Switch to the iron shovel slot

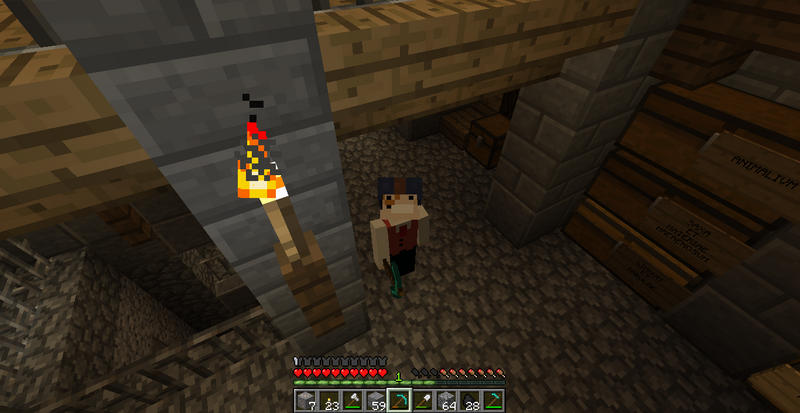pos(423,401)
